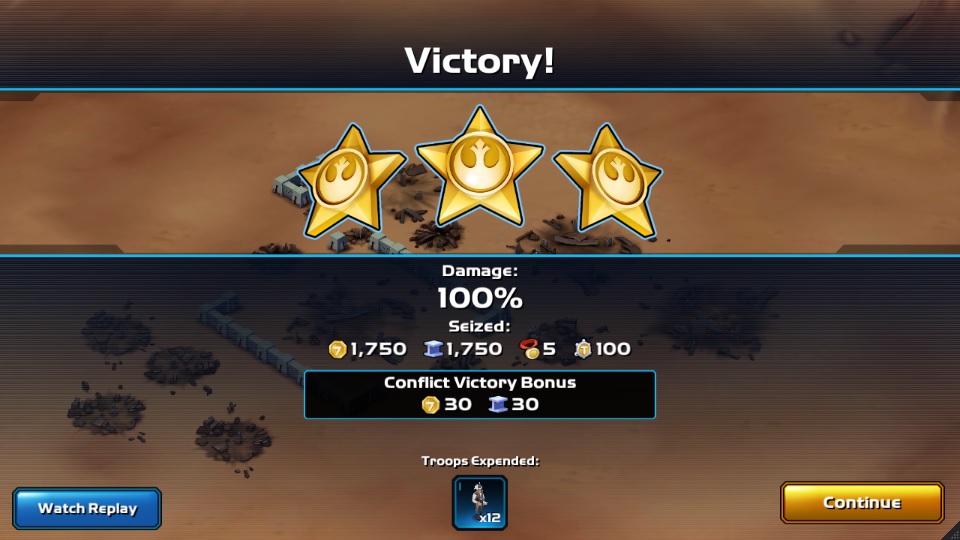The width and height of the screenshot is (960, 540).
Task: Watch the battle replay
Action: tap(87, 508)
